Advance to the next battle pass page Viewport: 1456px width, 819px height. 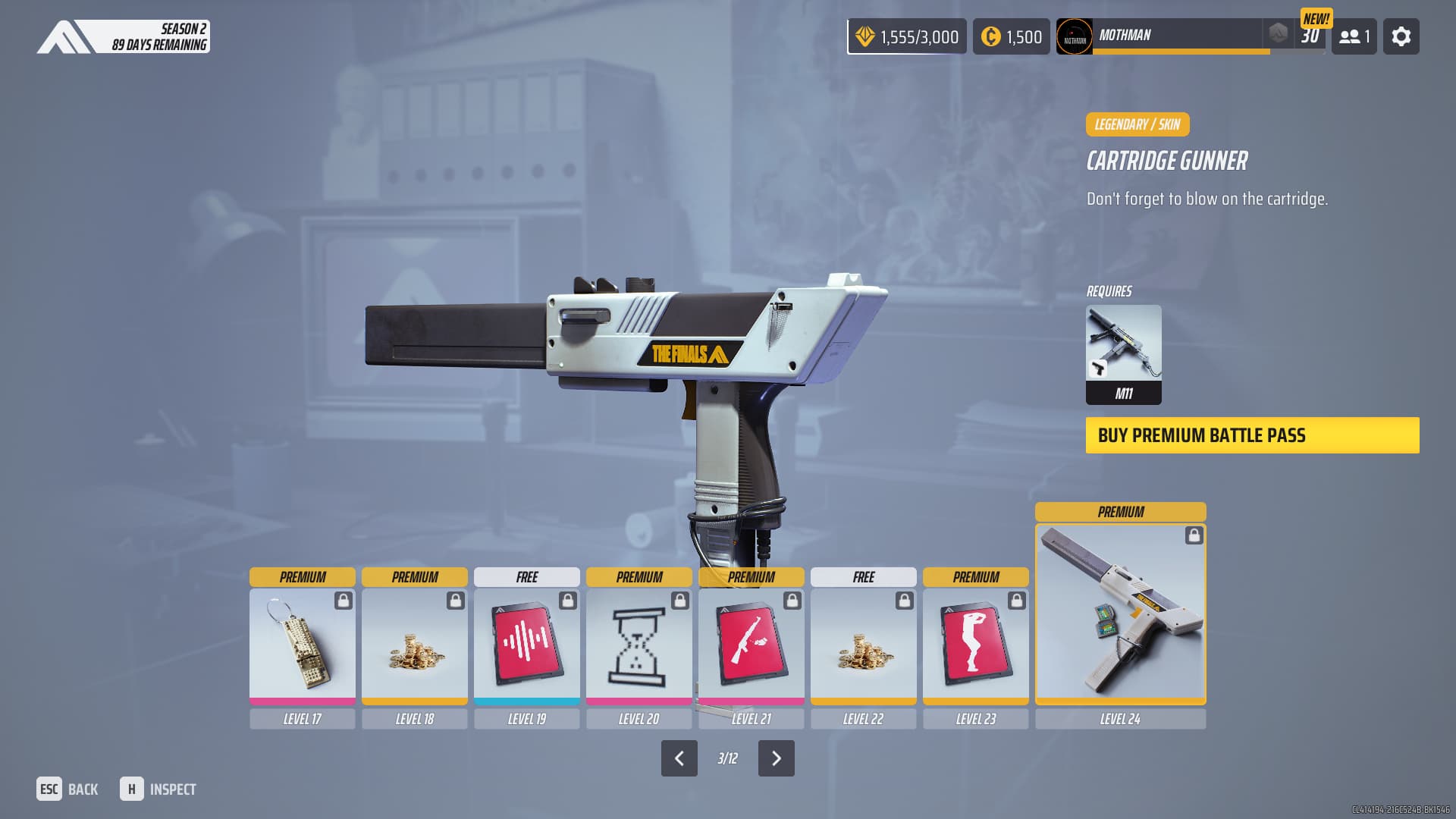point(776,758)
